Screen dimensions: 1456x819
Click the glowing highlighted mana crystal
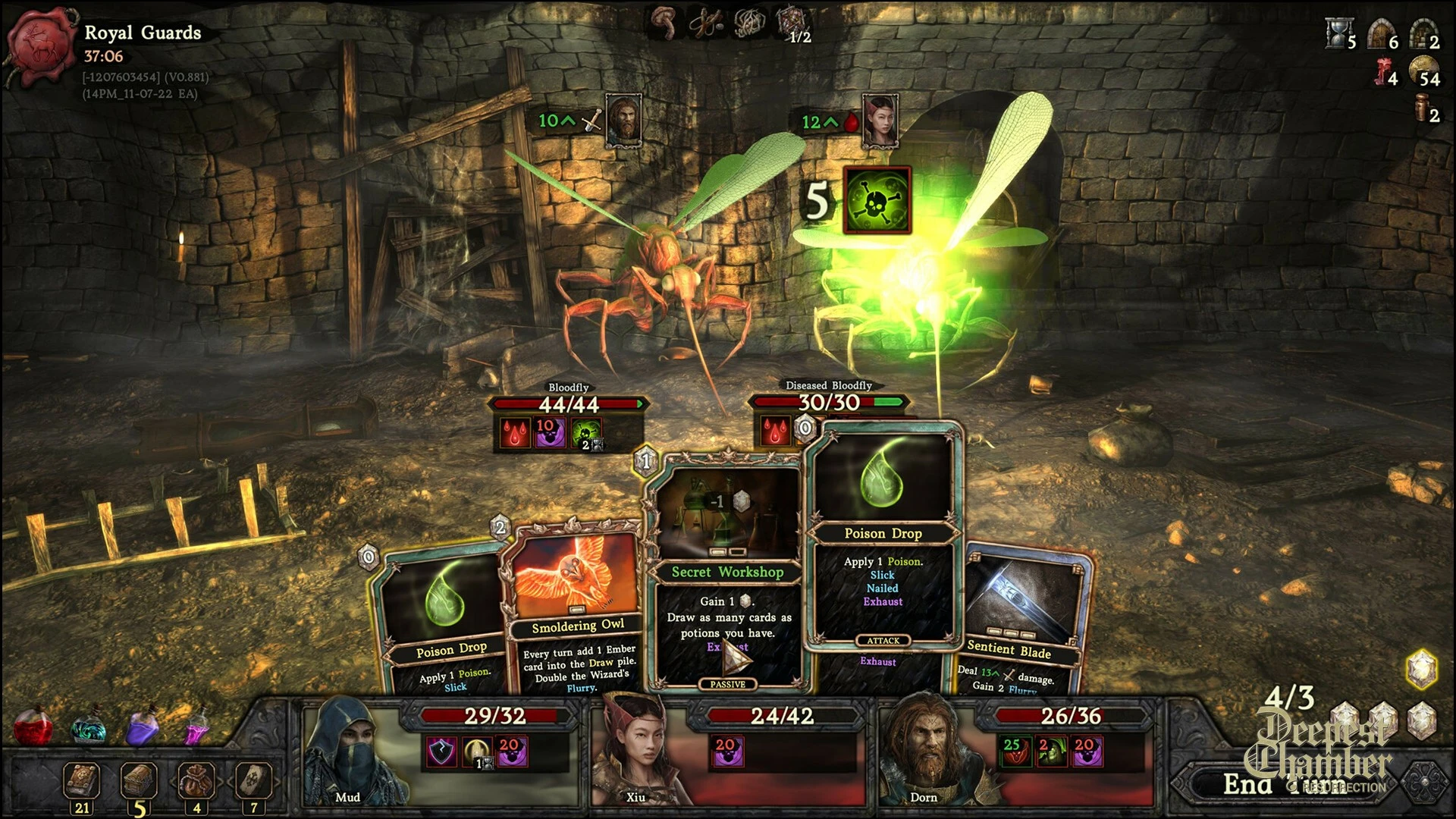tap(1422, 669)
